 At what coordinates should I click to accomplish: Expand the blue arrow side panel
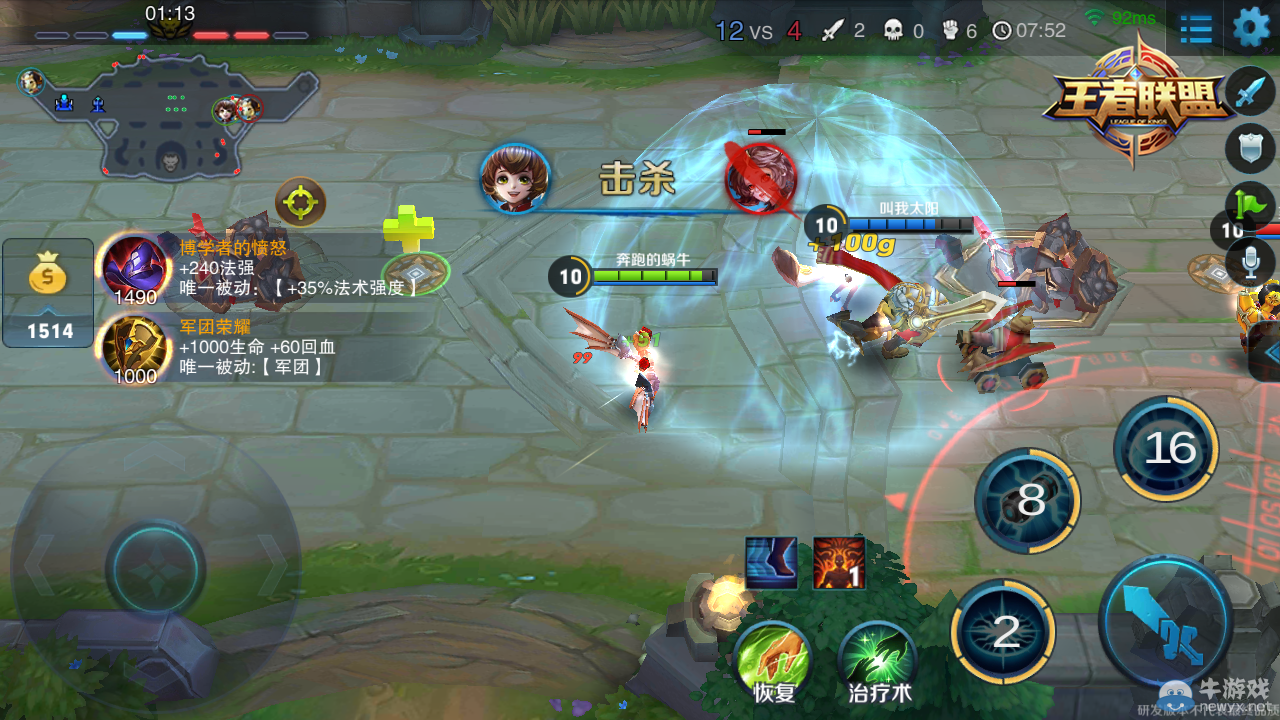1268,352
